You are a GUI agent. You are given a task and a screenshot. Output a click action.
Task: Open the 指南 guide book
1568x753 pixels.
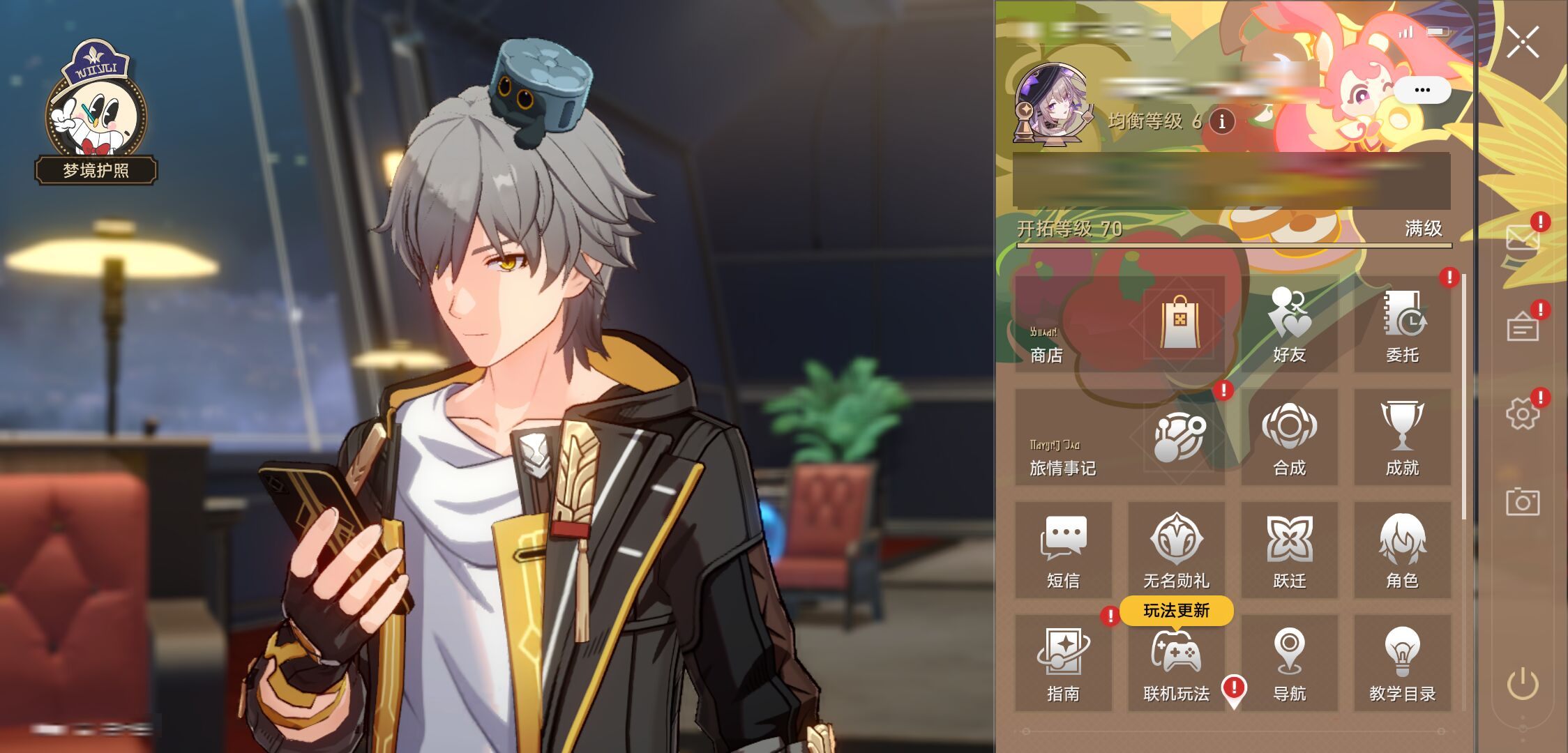click(1063, 663)
